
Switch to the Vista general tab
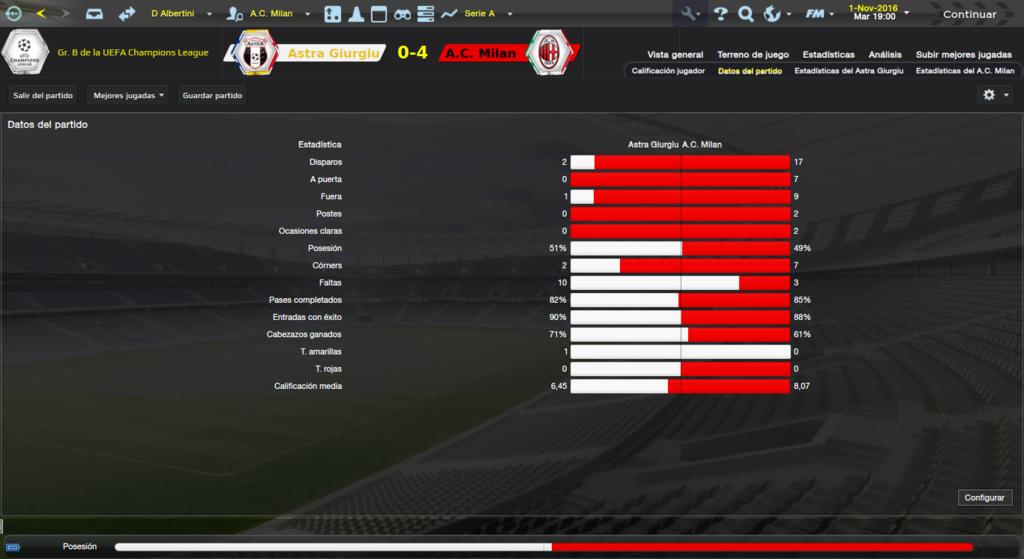pyautogui.click(x=675, y=54)
